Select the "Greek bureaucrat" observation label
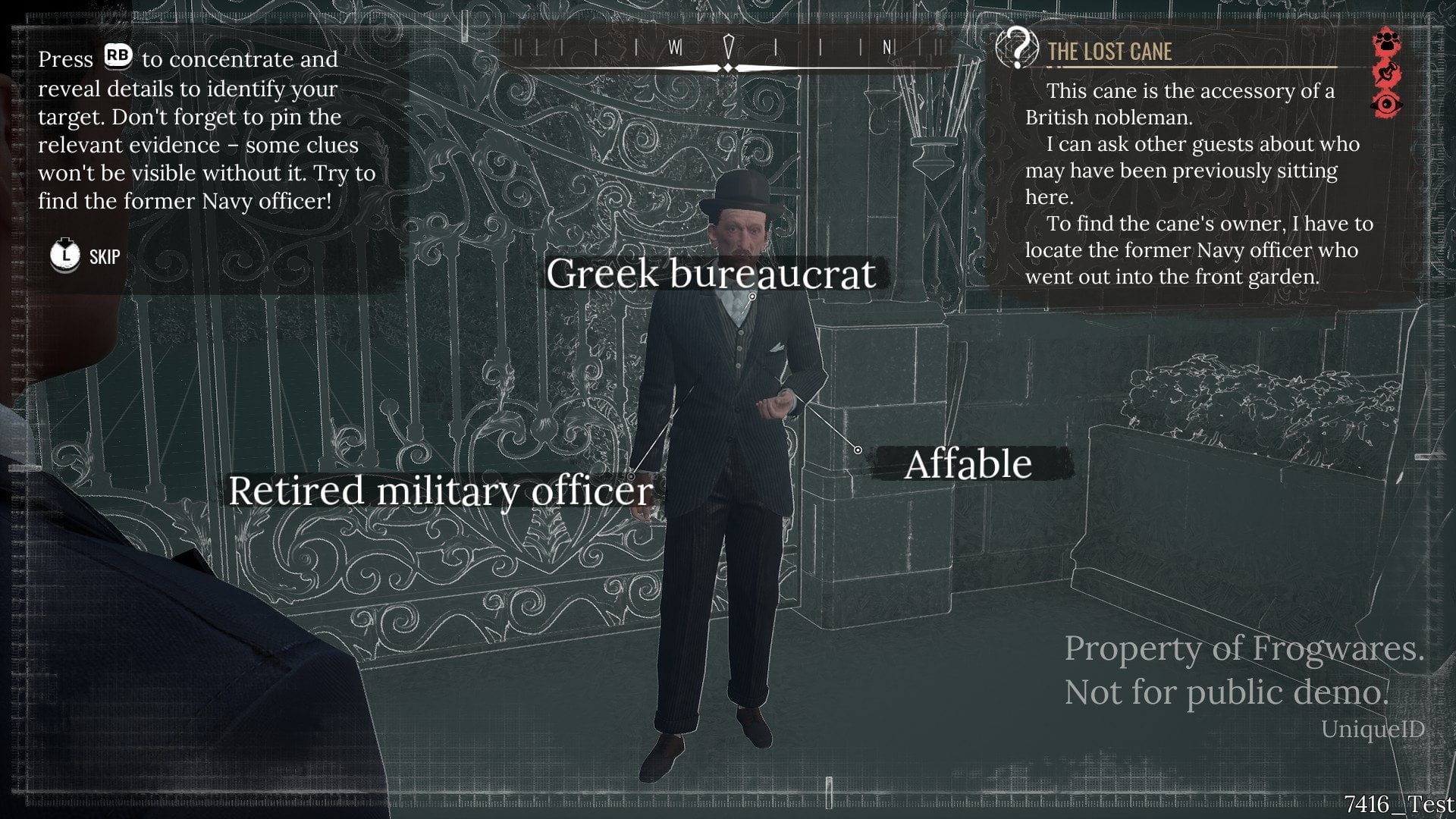Screen dimensions: 1456x819 pyautogui.click(x=711, y=274)
